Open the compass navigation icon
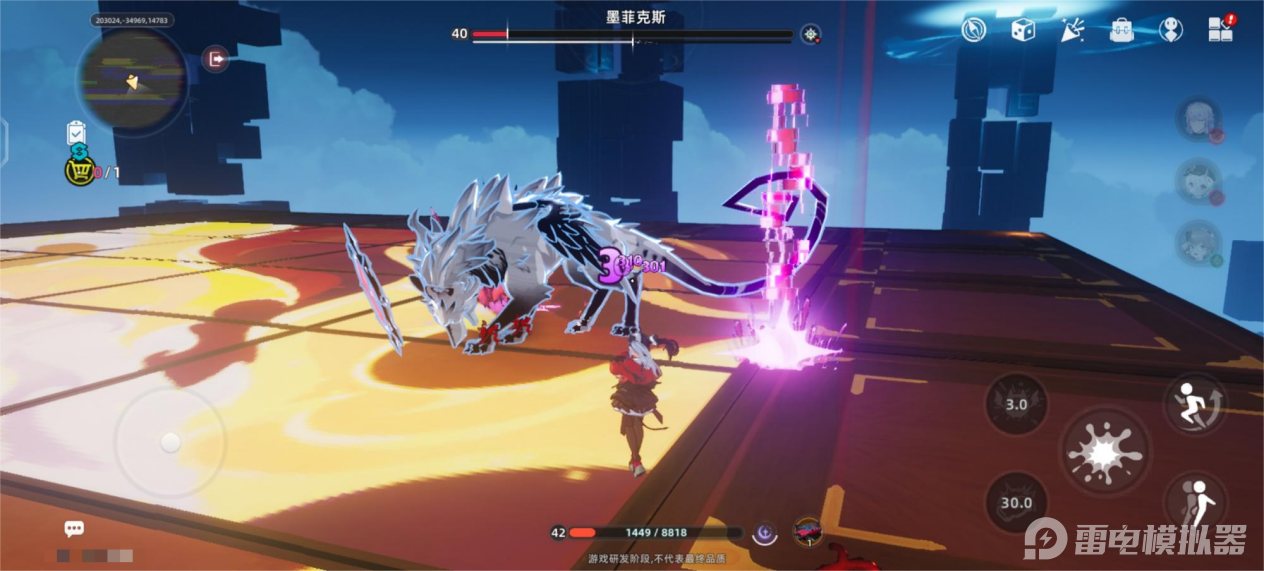This screenshot has height=571, width=1264. 974,29
